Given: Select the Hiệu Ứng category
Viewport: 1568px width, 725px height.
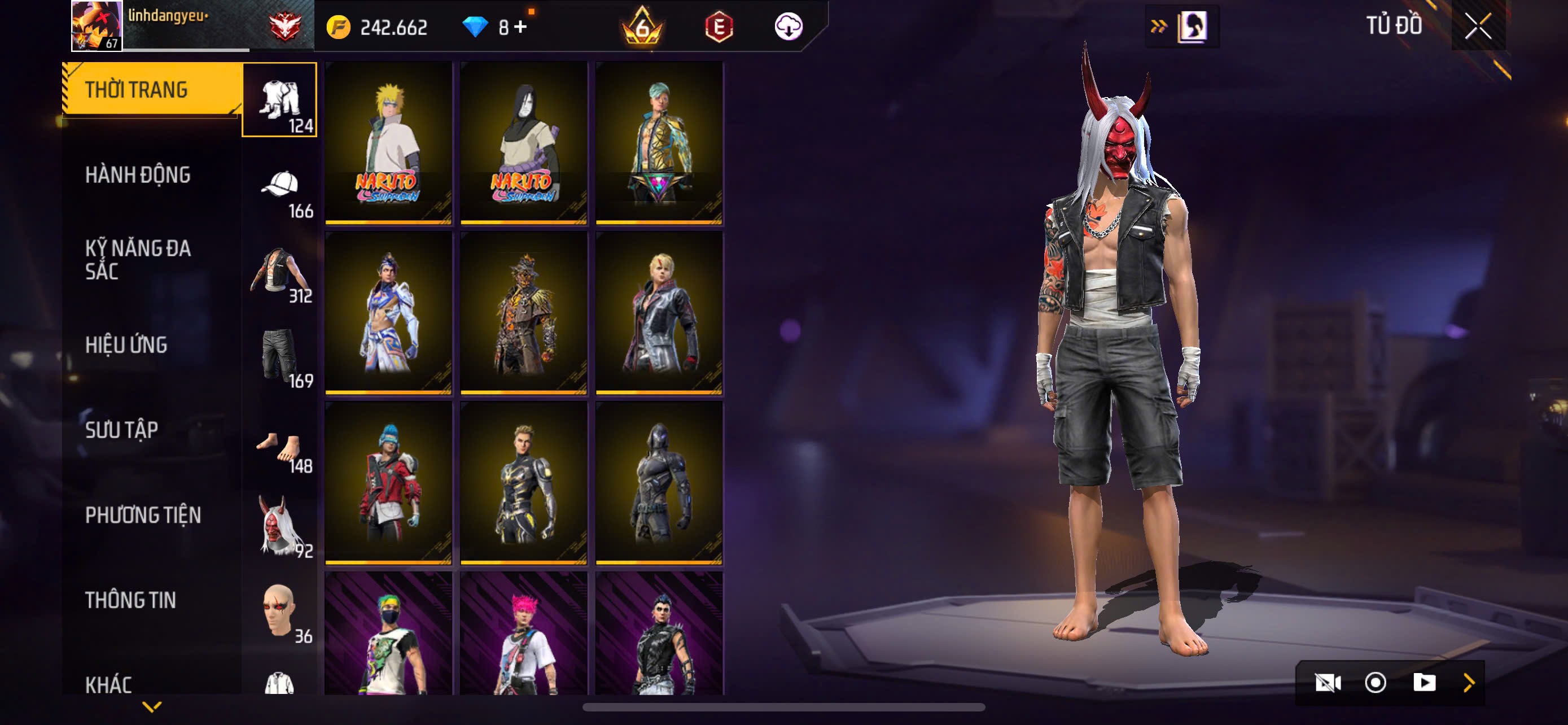Looking at the screenshot, I should pyautogui.click(x=126, y=345).
